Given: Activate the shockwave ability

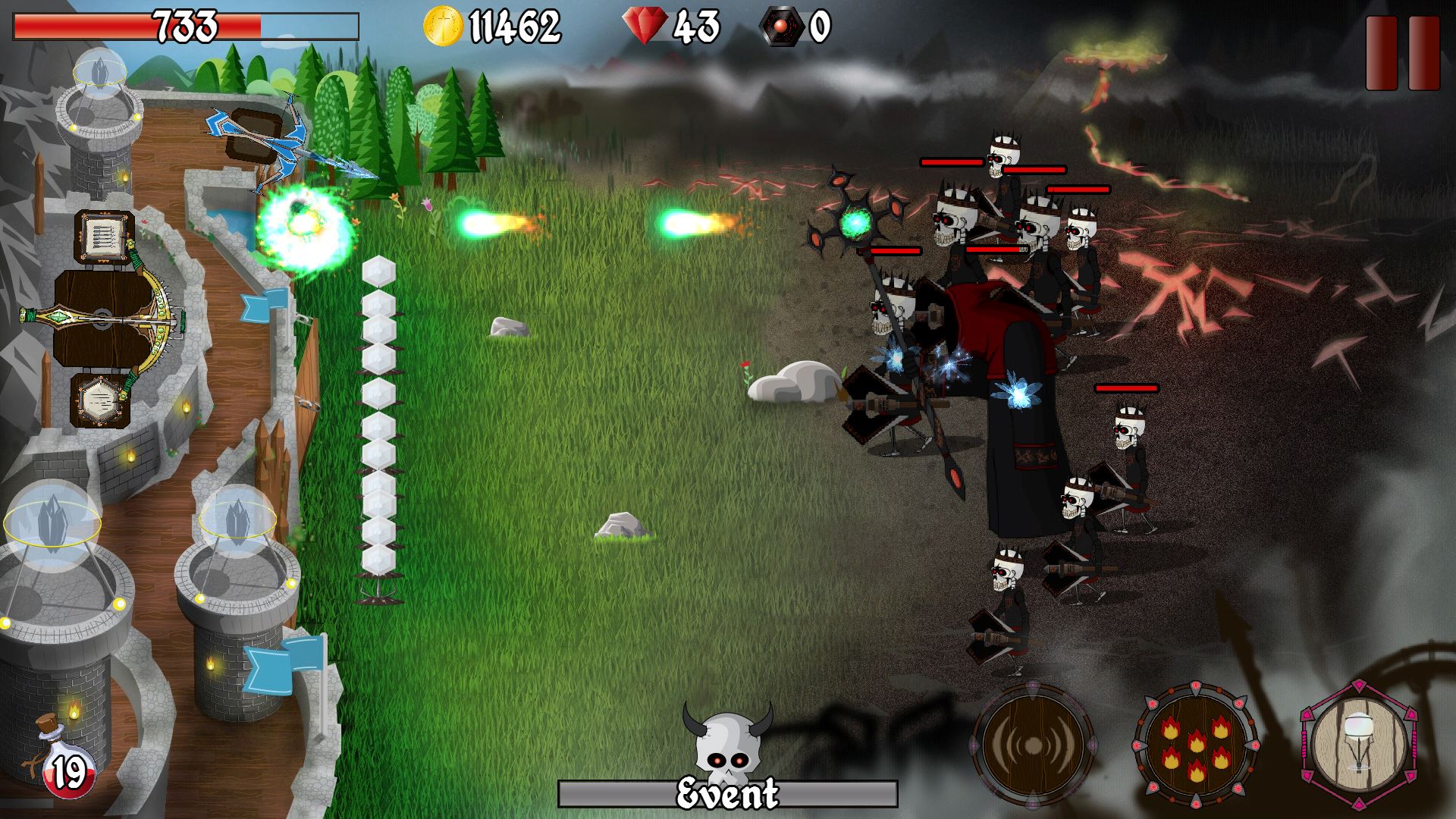Looking at the screenshot, I should point(1032,745).
